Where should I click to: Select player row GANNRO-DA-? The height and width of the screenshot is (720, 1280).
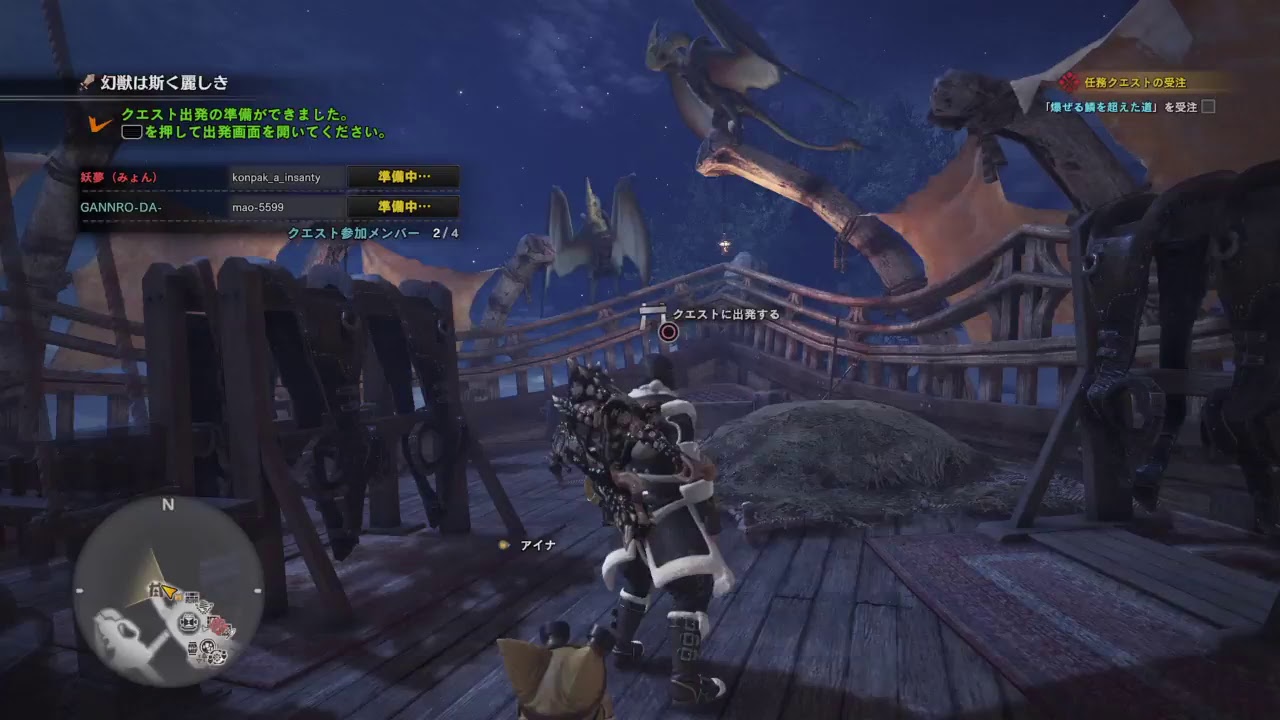tap(269, 207)
